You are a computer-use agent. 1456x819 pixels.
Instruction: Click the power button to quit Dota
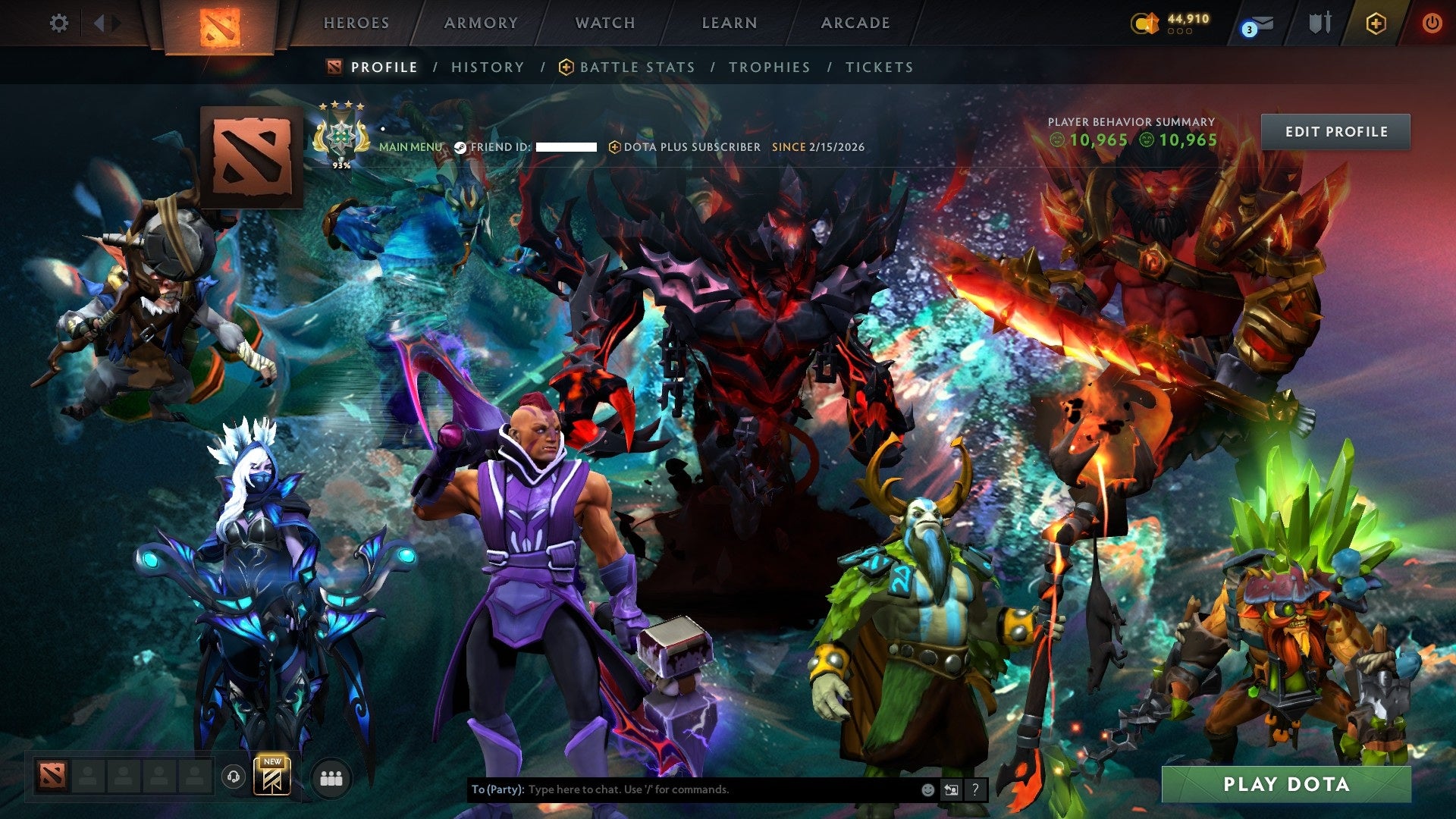1432,23
